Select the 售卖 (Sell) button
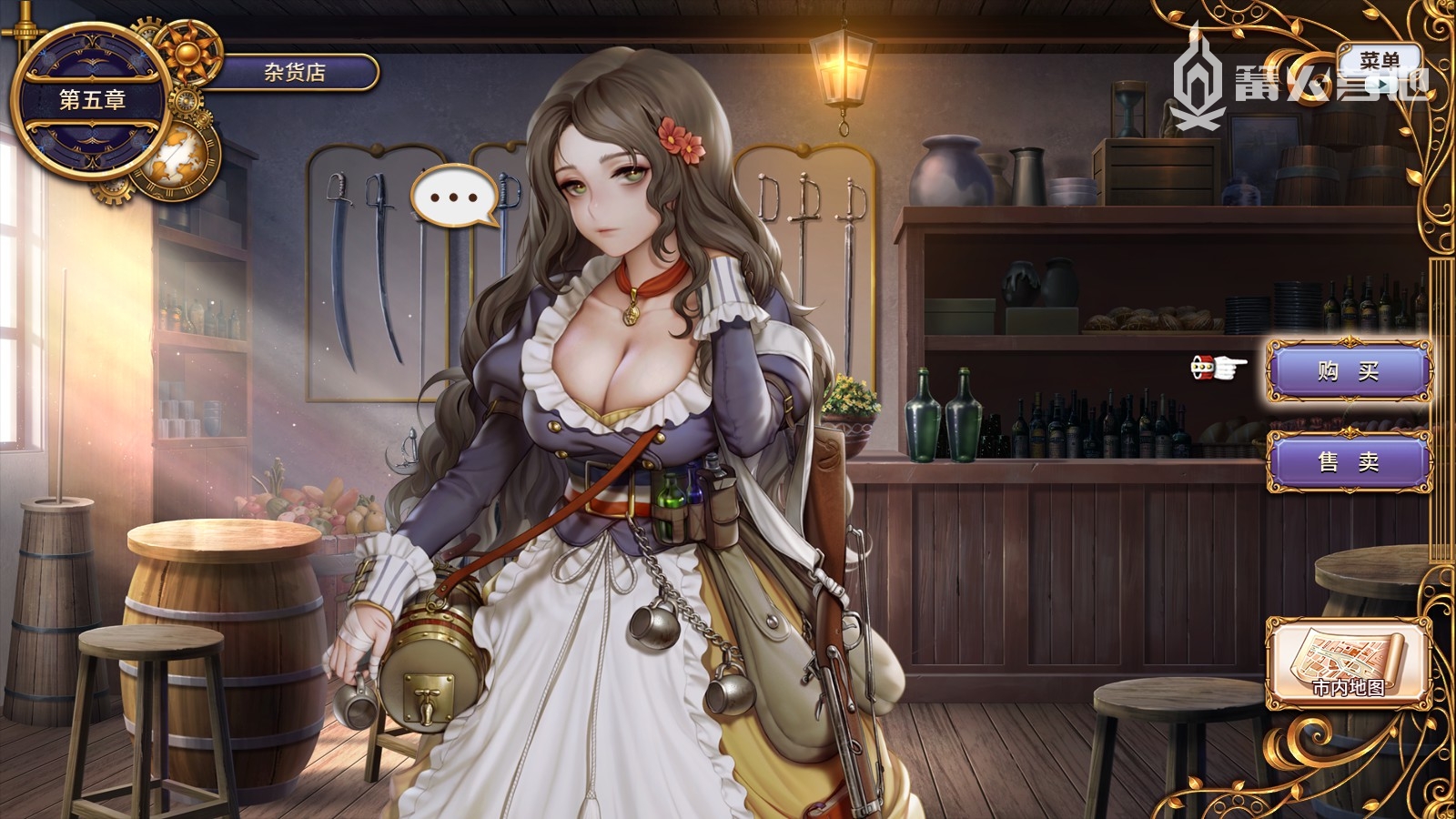Screen dimensions: 1456x819 tap(1349, 462)
